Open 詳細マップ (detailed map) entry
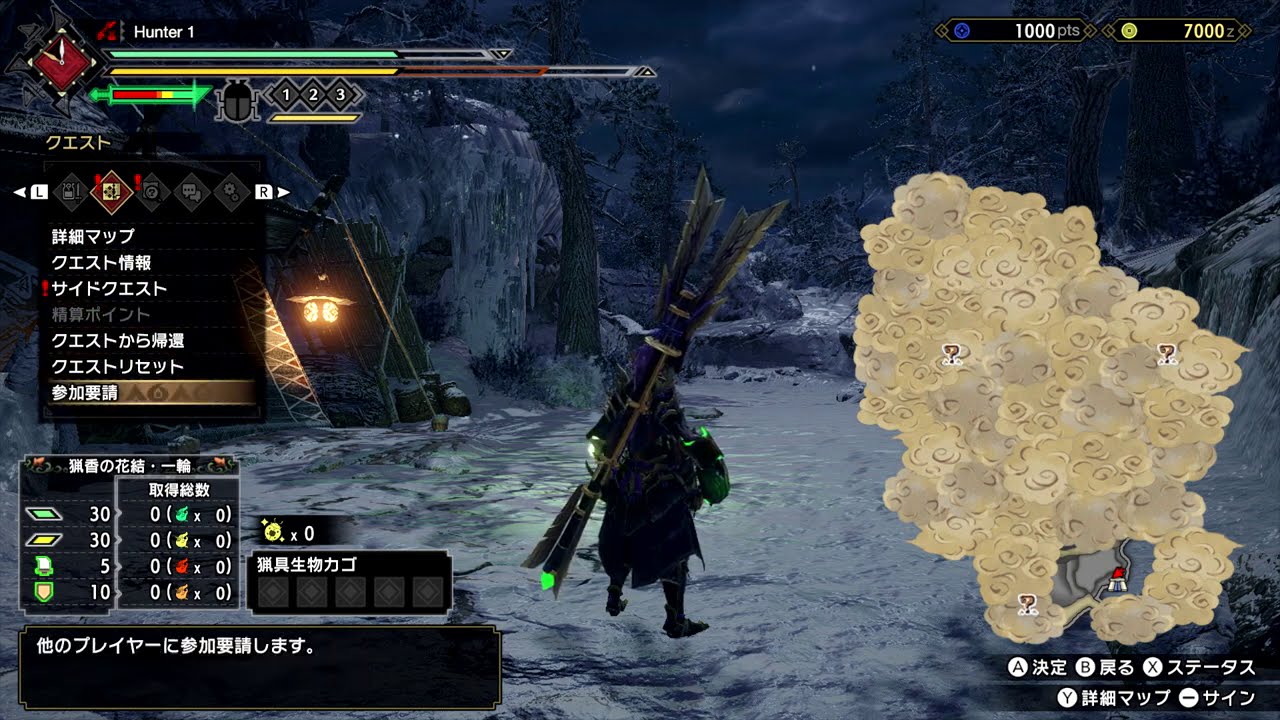Image resolution: width=1280 pixels, height=720 pixels. click(93, 237)
